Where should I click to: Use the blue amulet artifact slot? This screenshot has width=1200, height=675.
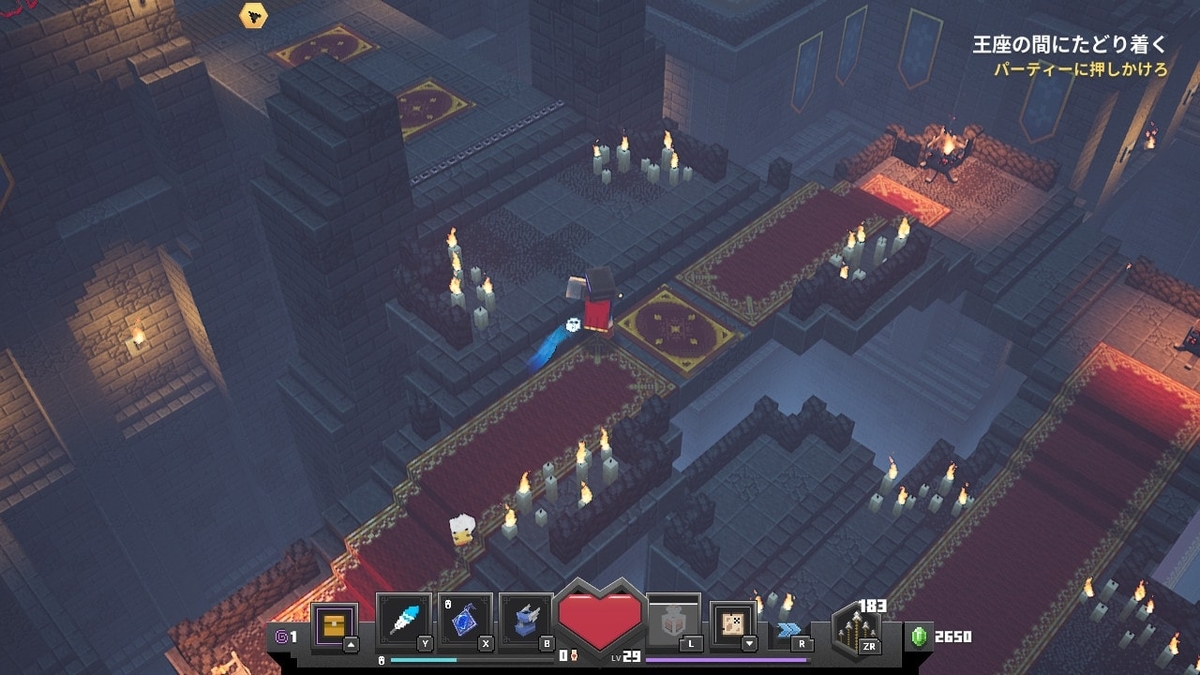click(x=465, y=622)
